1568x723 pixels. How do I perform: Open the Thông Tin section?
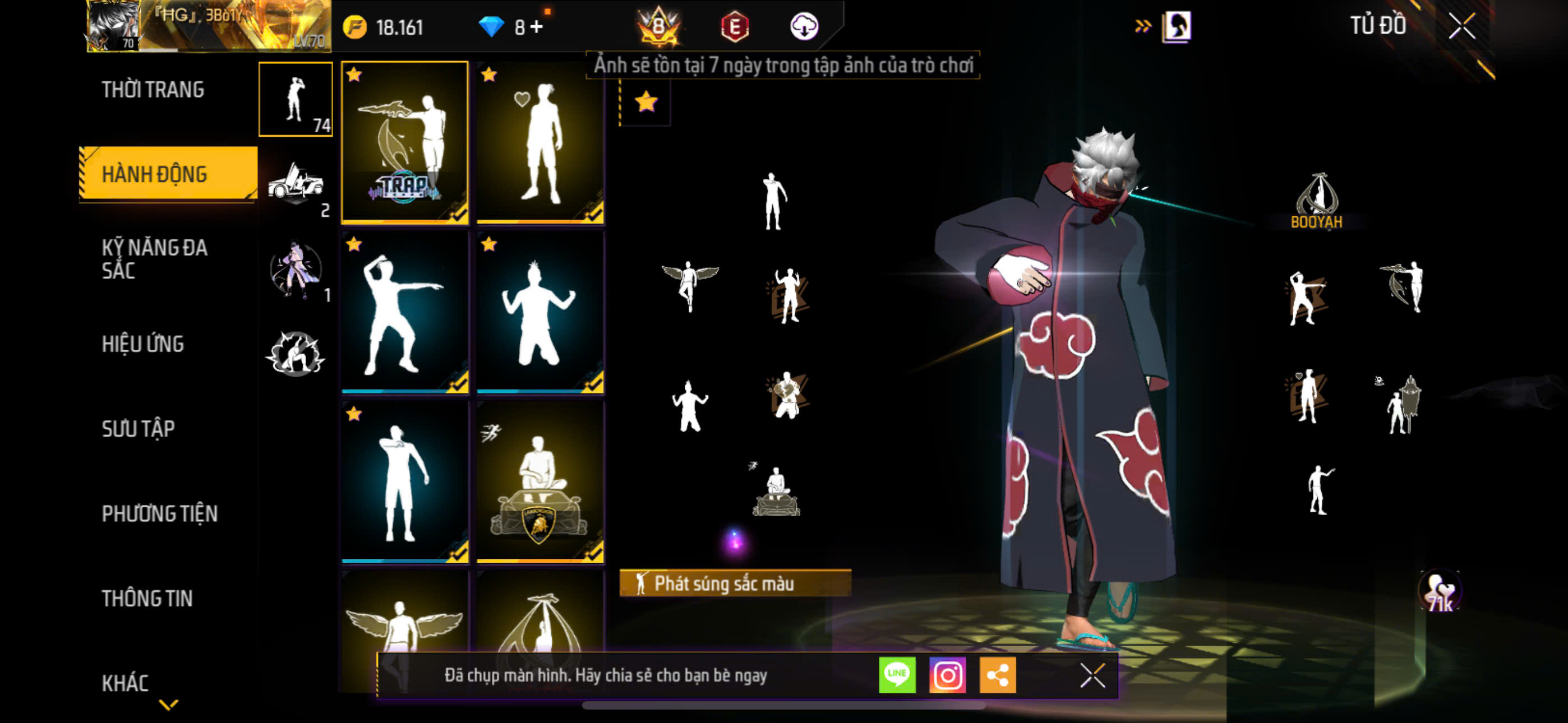coord(147,598)
